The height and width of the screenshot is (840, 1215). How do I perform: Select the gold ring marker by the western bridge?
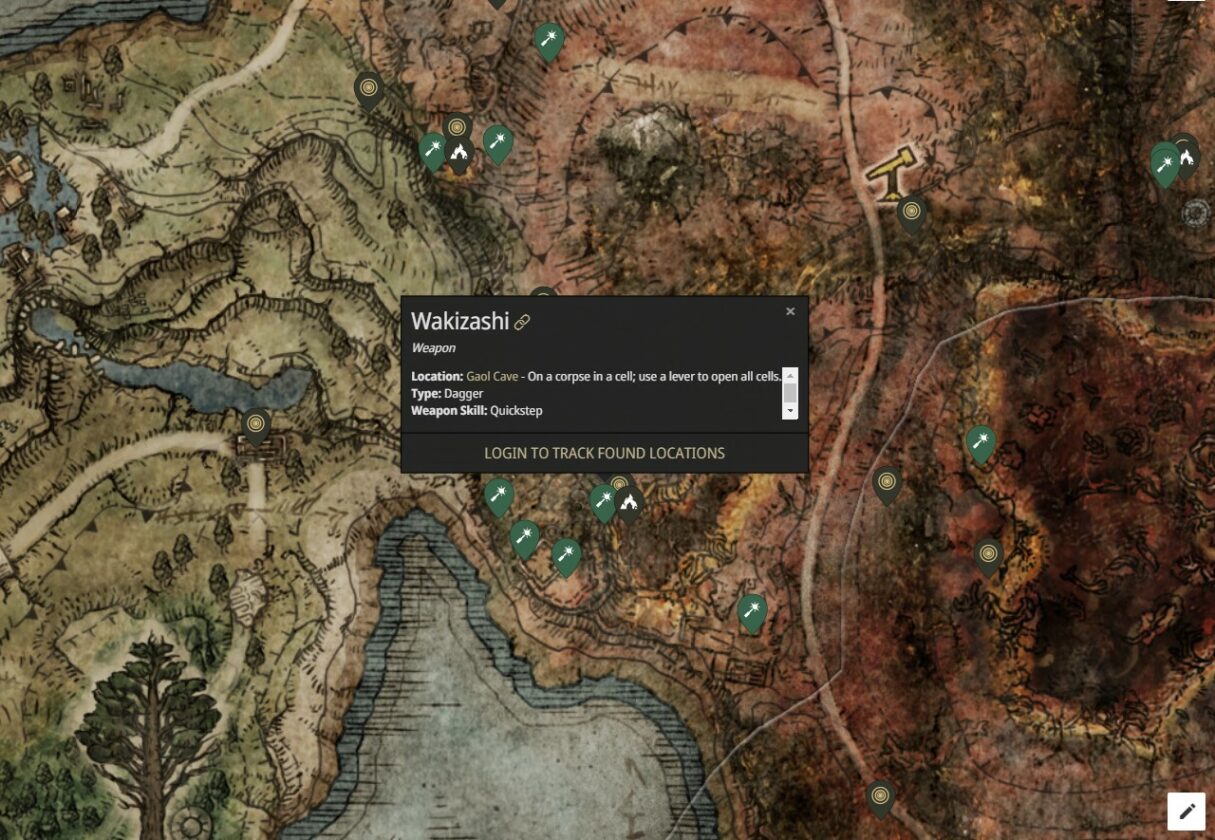point(256,425)
